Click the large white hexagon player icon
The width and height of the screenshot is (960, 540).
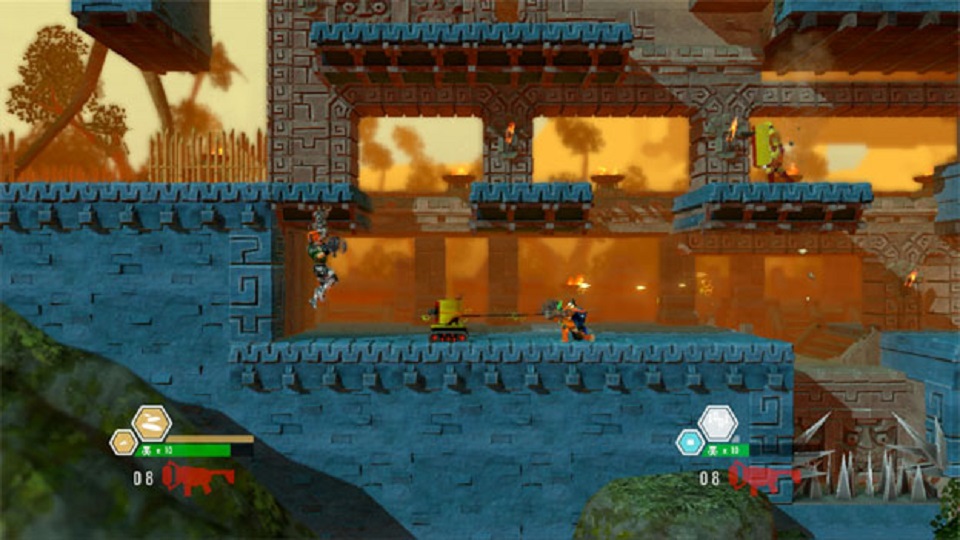coord(717,423)
